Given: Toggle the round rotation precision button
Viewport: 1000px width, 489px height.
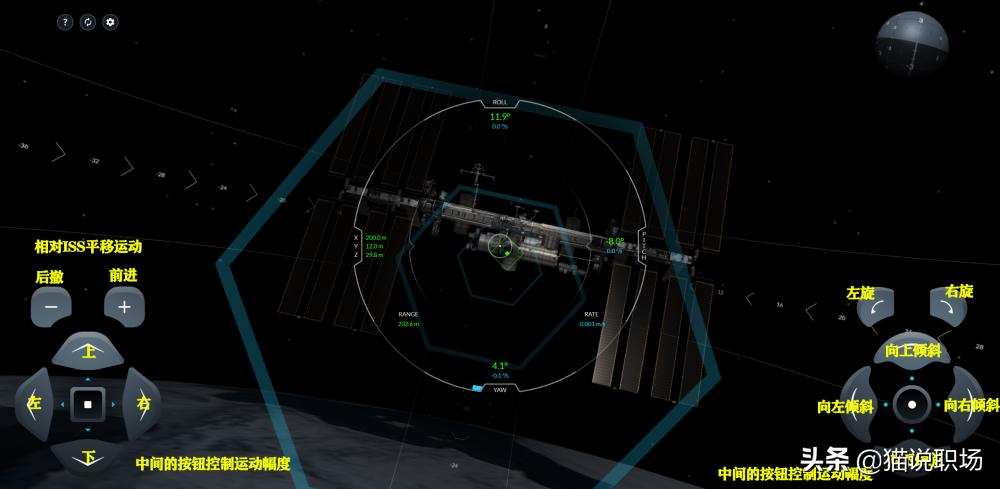Looking at the screenshot, I should pos(912,405).
